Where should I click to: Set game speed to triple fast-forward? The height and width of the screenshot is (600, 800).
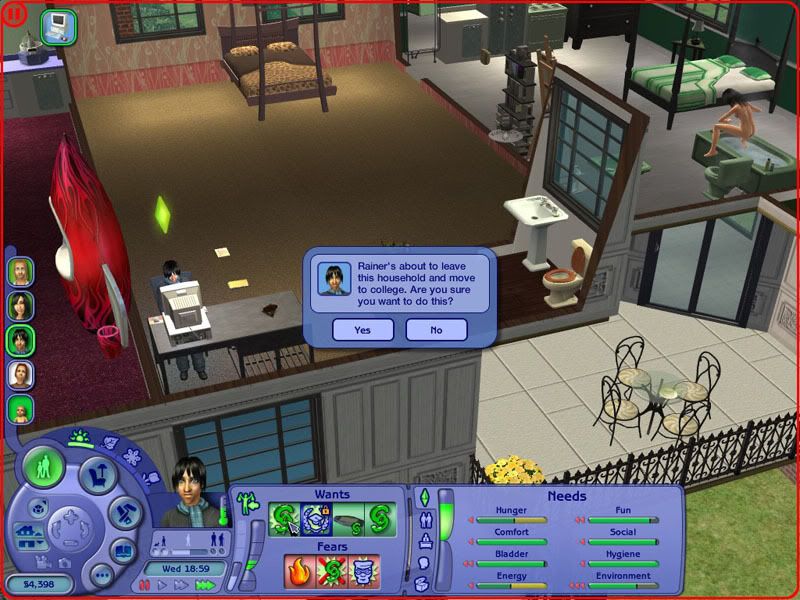click(206, 585)
